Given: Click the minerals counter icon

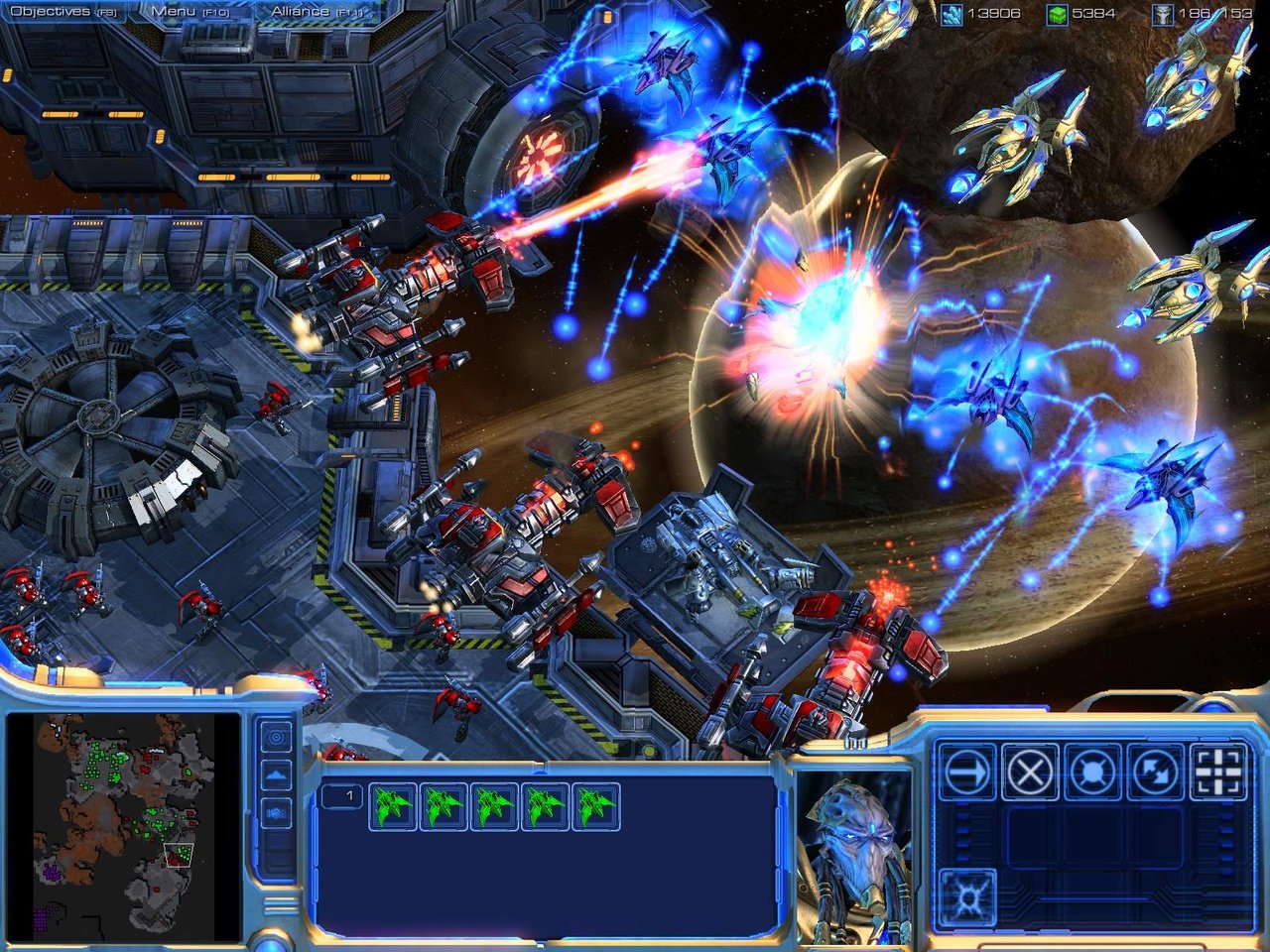Looking at the screenshot, I should point(953,14).
